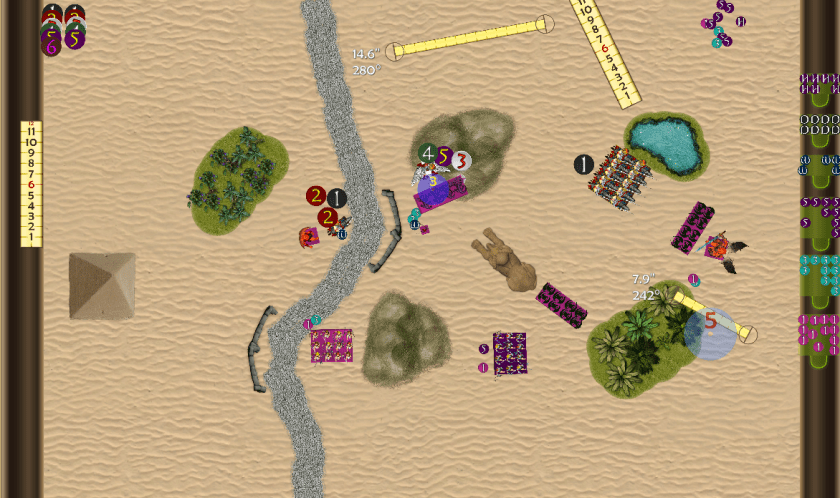Choose the purple regiment with yellow figures
Viewport: 840px width, 498px height.
pos(510,354)
